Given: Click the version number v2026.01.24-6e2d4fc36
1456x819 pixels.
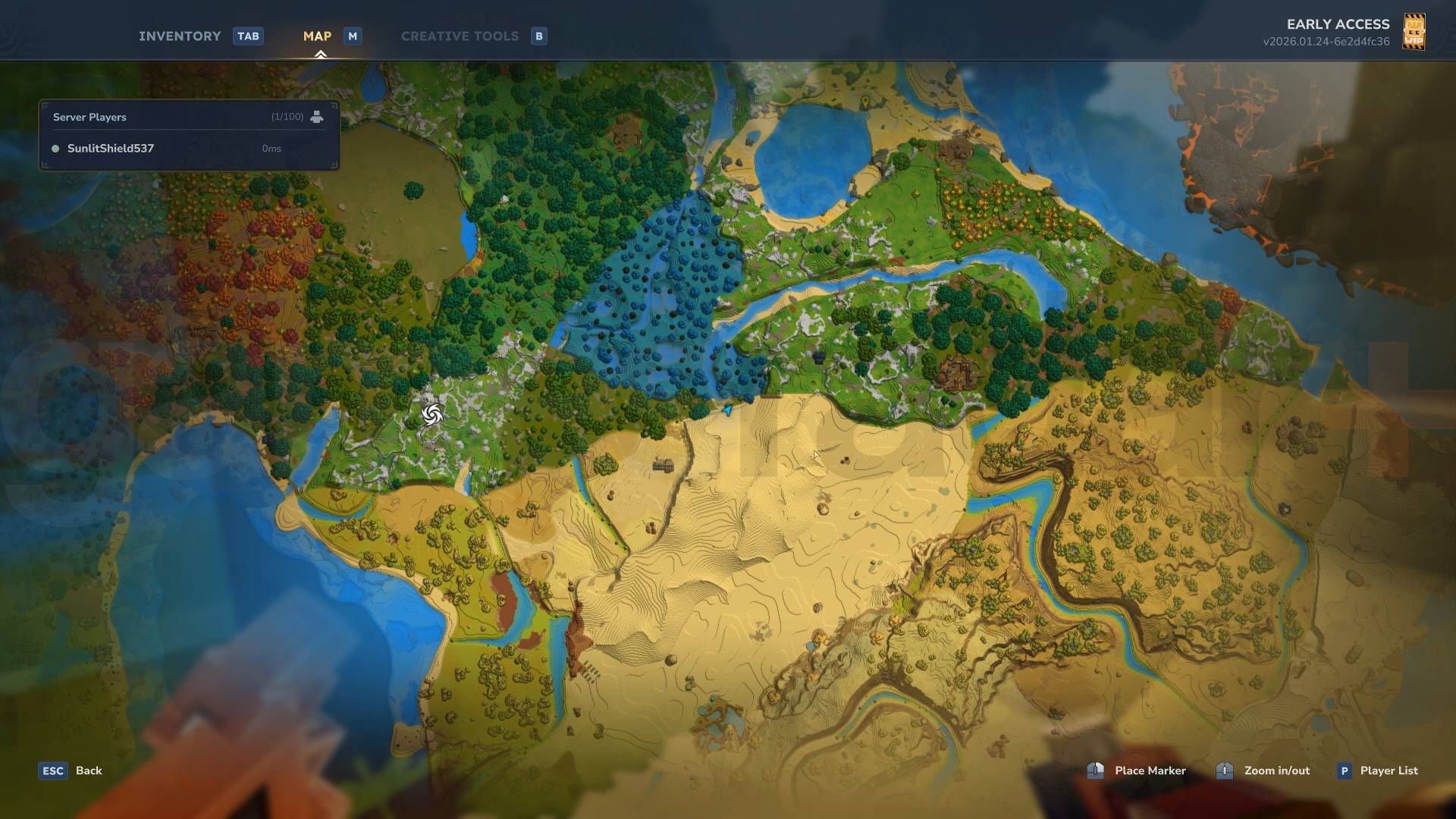Looking at the screenshot, I should 1326,42.
